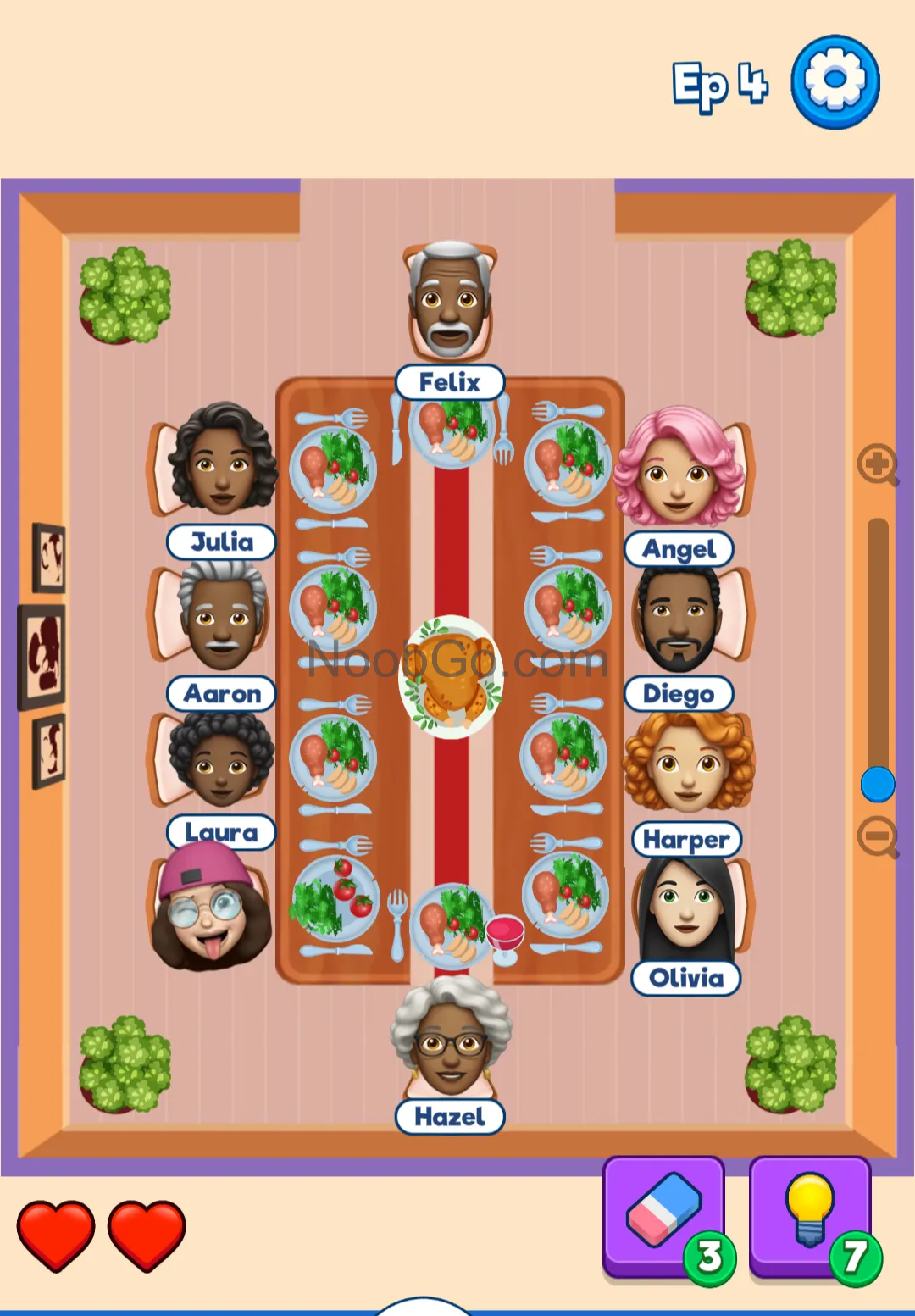Click the magnifier zoom-in button
915x1316 pixels.
(x=877, y=464)
